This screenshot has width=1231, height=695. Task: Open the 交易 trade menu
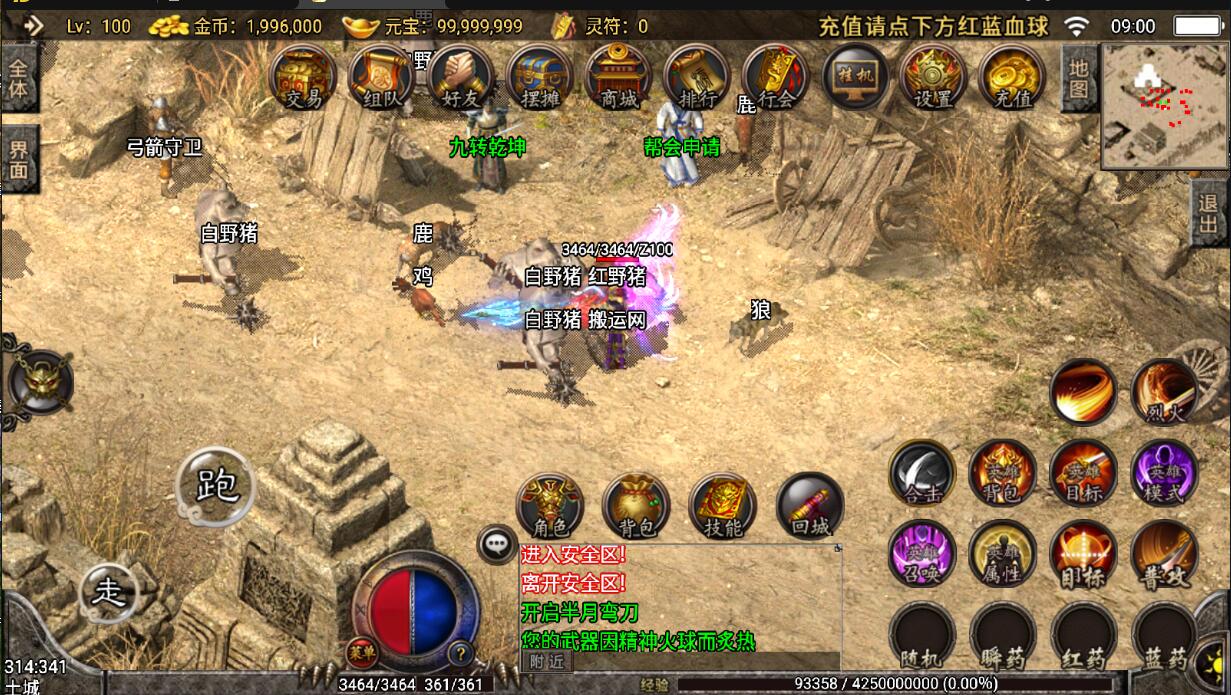click(x=304, y=77)
